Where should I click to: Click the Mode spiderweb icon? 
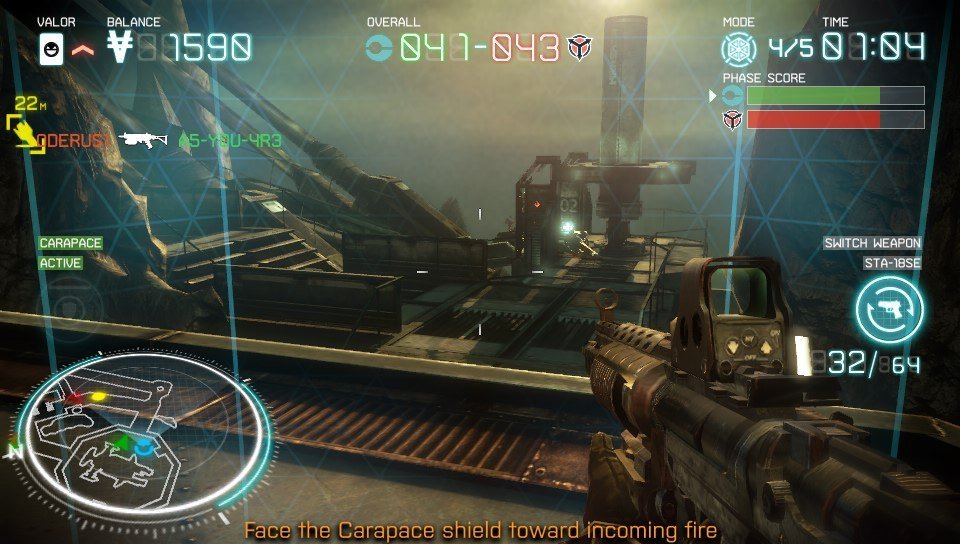point(739,48)
